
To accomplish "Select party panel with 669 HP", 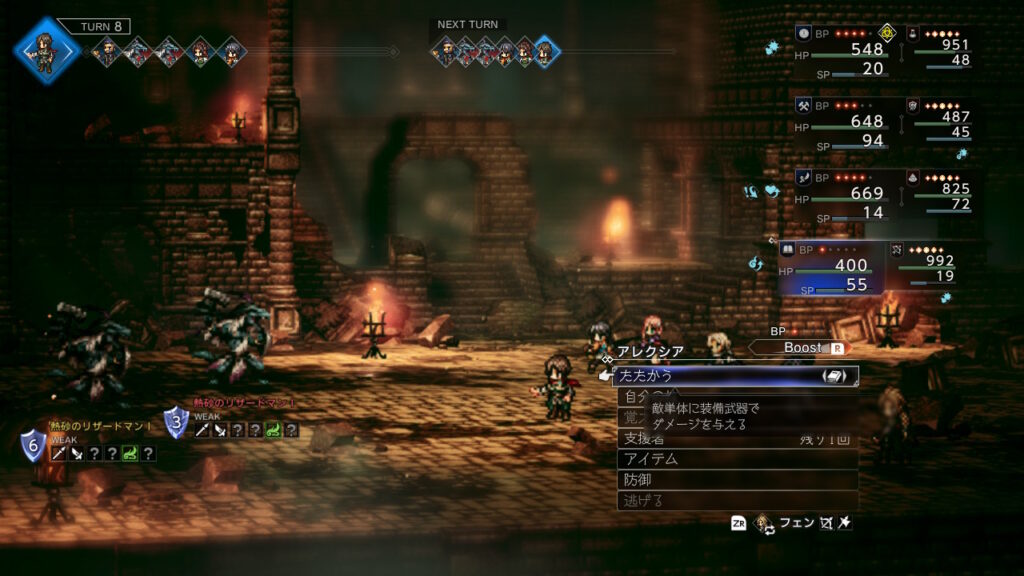I will 841,195.
